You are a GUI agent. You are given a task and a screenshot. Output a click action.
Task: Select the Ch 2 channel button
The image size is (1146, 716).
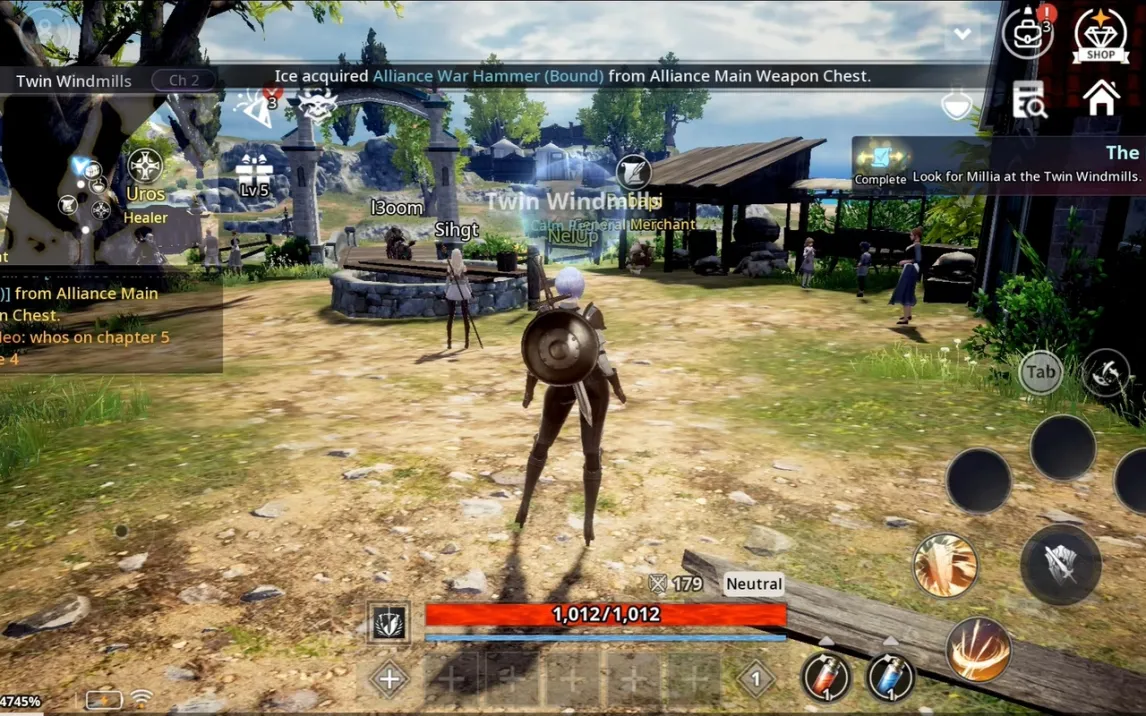(184, 80)
